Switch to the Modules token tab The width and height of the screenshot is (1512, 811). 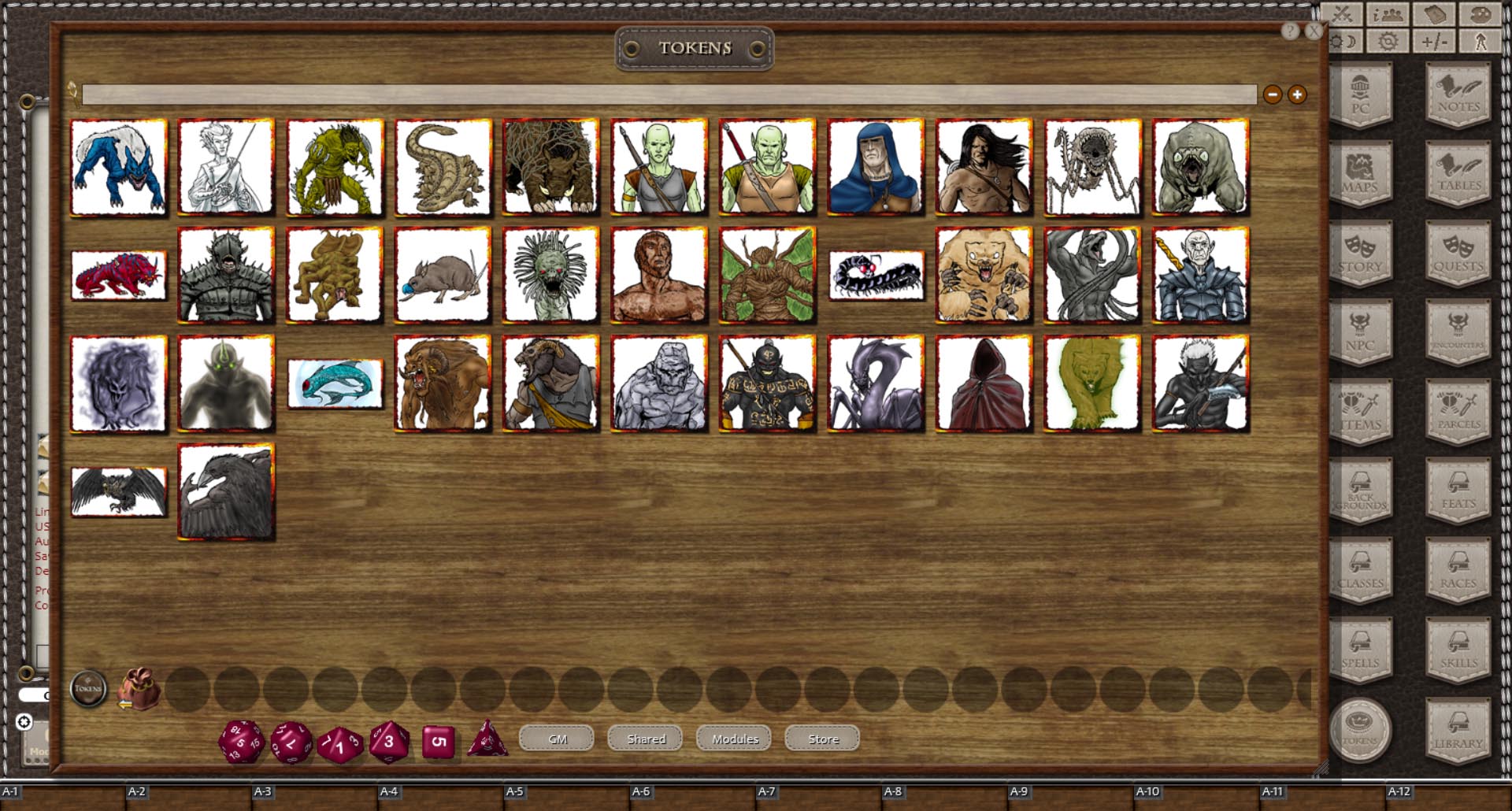click(x=733, y=739)
